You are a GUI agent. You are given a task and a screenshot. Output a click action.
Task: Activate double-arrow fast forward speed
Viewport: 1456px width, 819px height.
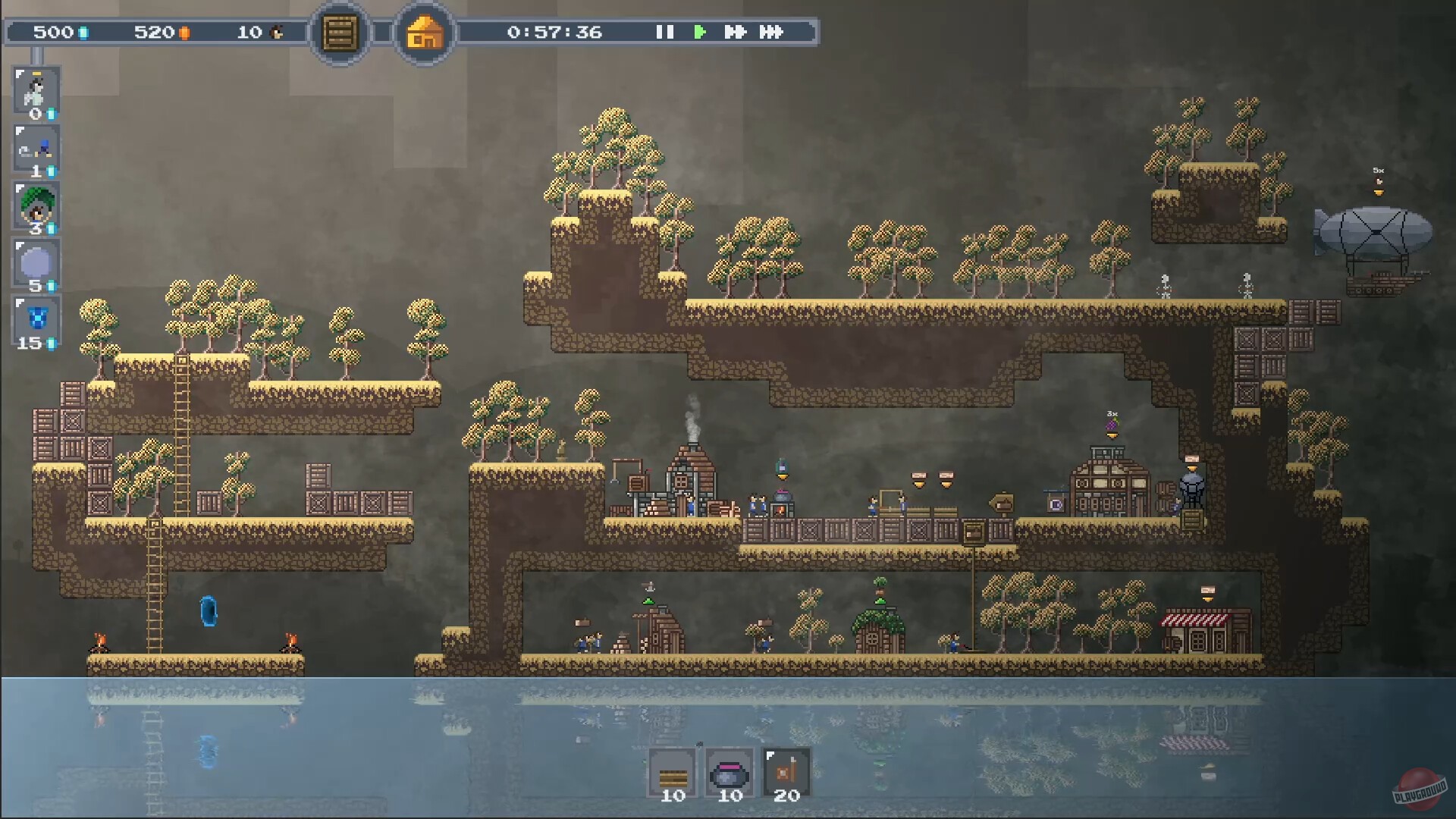point(735,32)
